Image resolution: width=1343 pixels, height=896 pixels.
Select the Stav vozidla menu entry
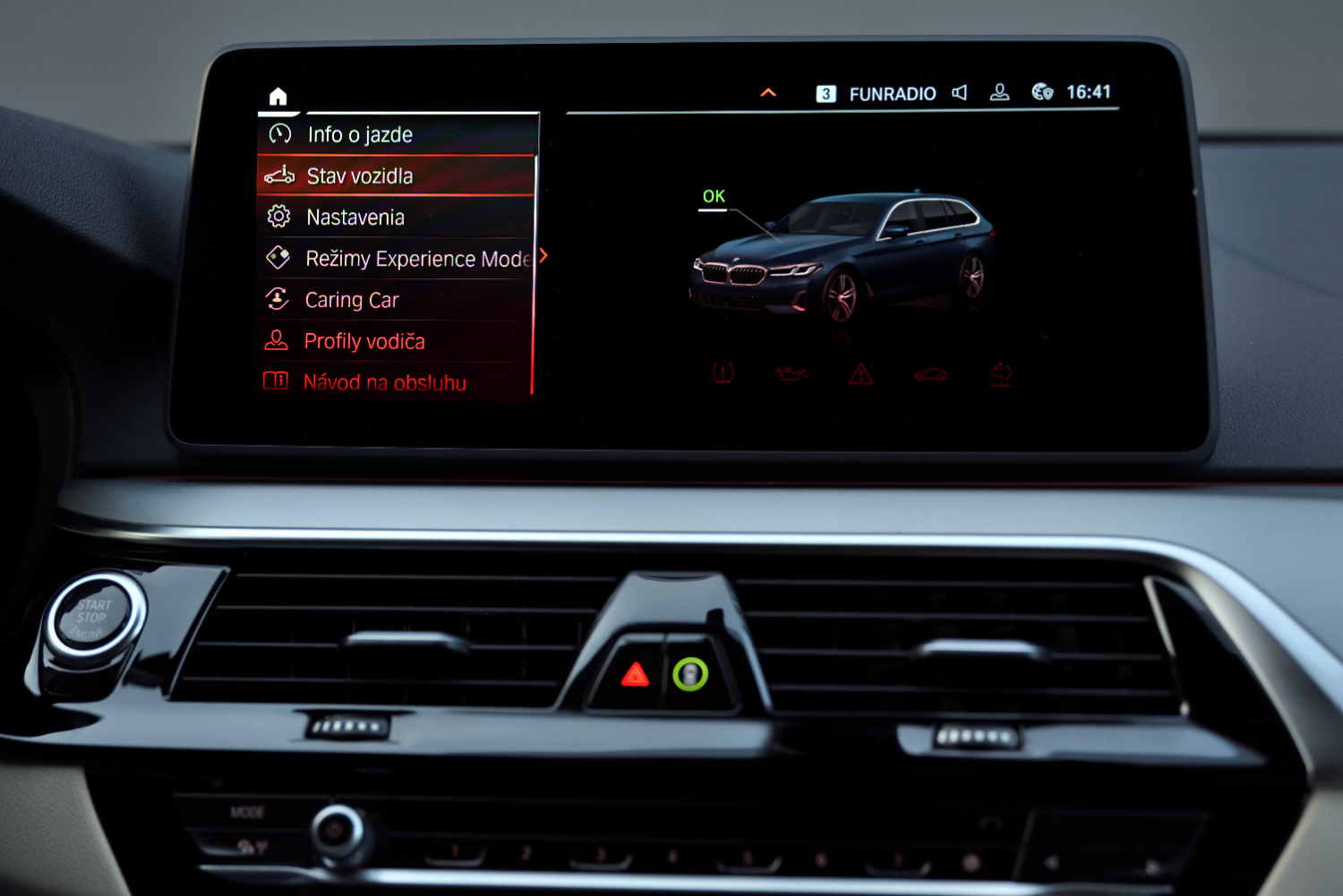point(360,176)
